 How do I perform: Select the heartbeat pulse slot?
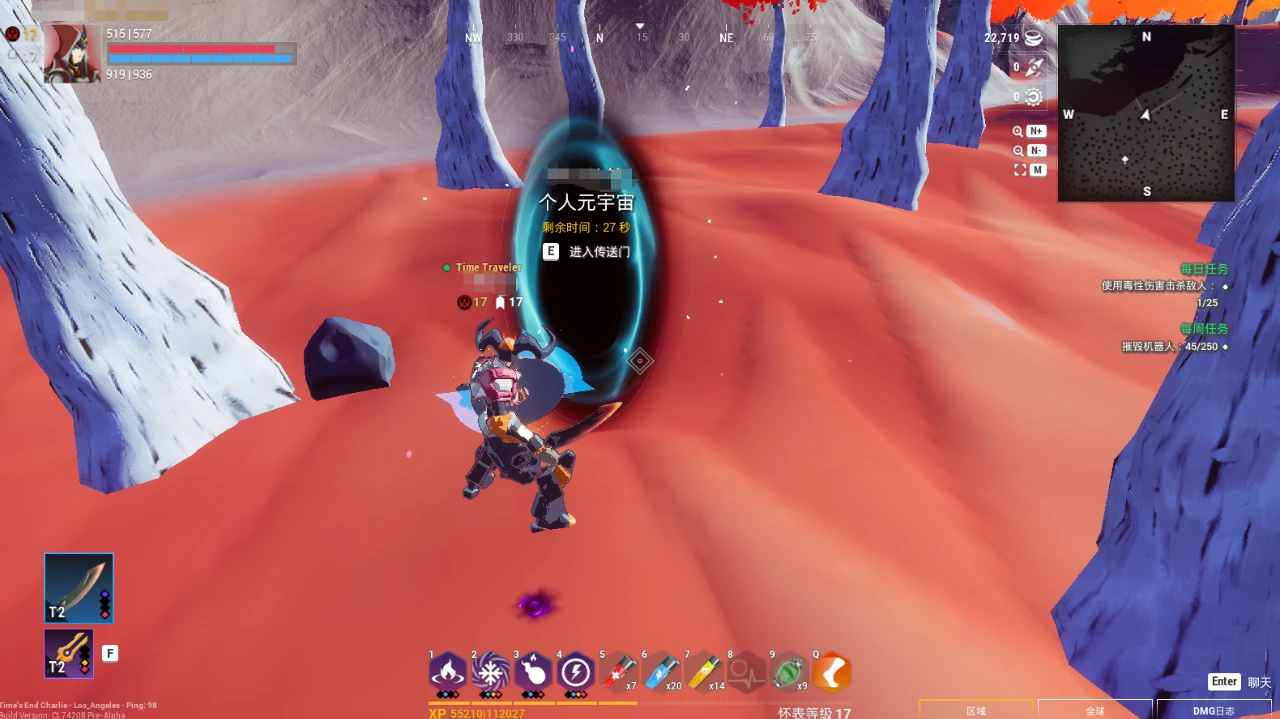click(x=746, y=672)
